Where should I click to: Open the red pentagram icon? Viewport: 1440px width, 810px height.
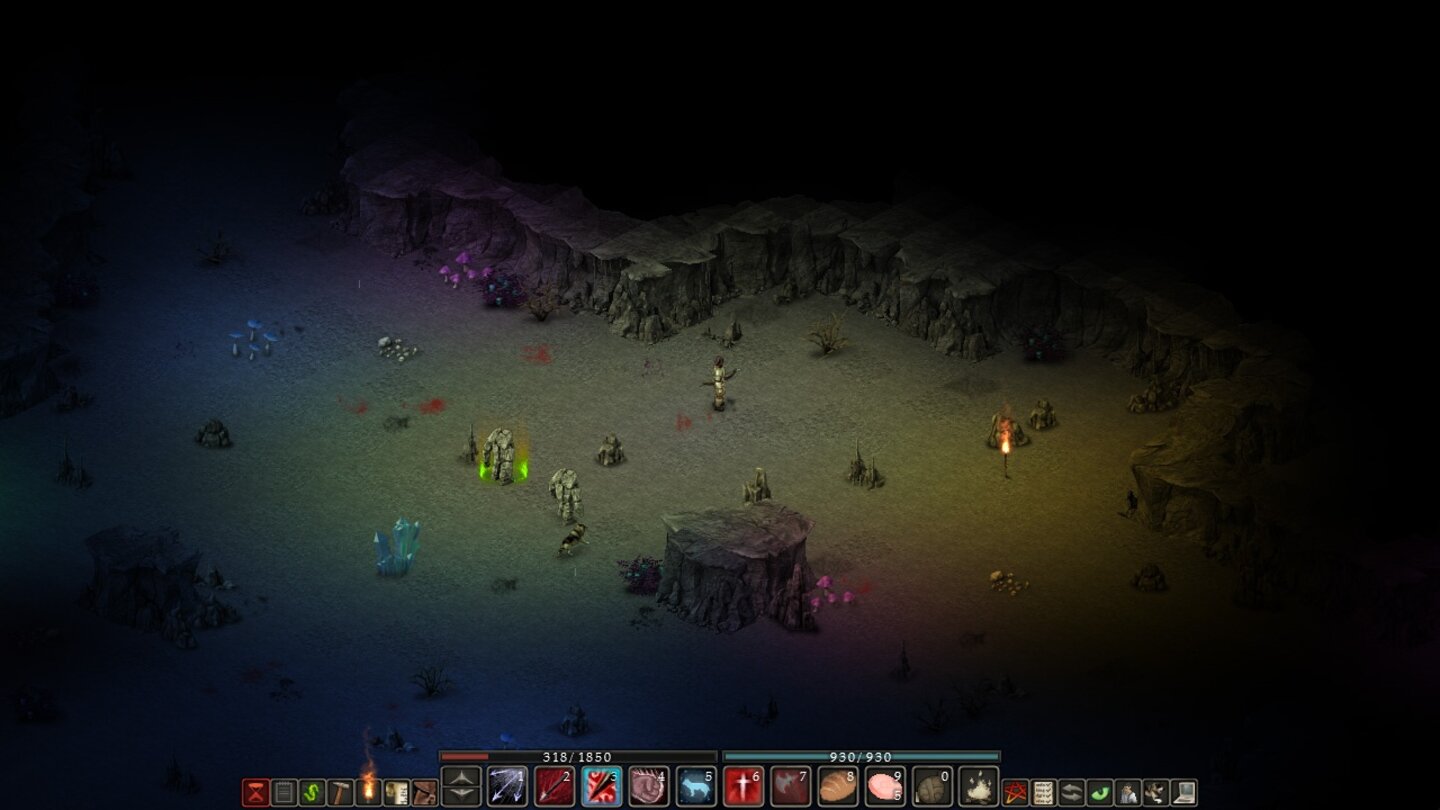(x=1016, y=793)
